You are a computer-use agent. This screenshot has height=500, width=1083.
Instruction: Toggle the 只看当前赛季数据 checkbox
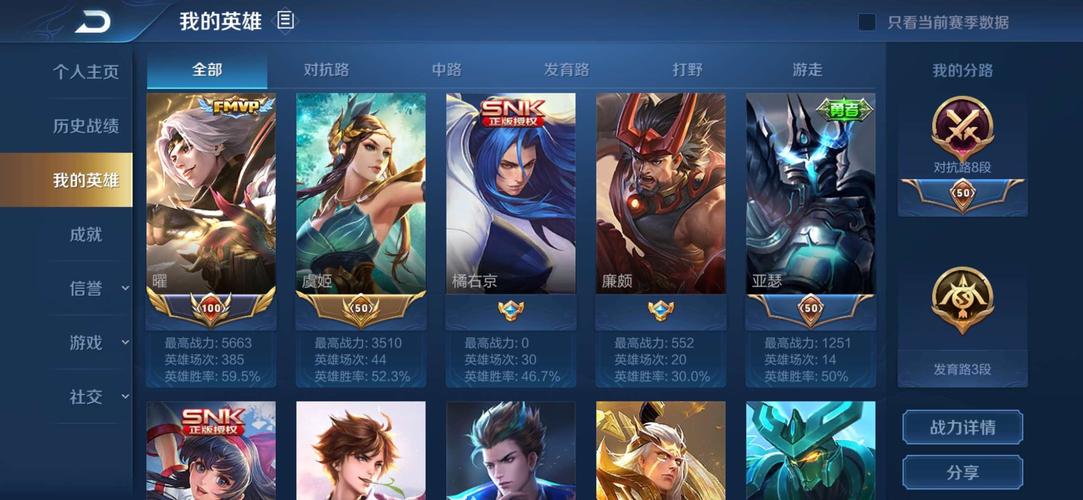pyautogui.click(x=868, y=22)
